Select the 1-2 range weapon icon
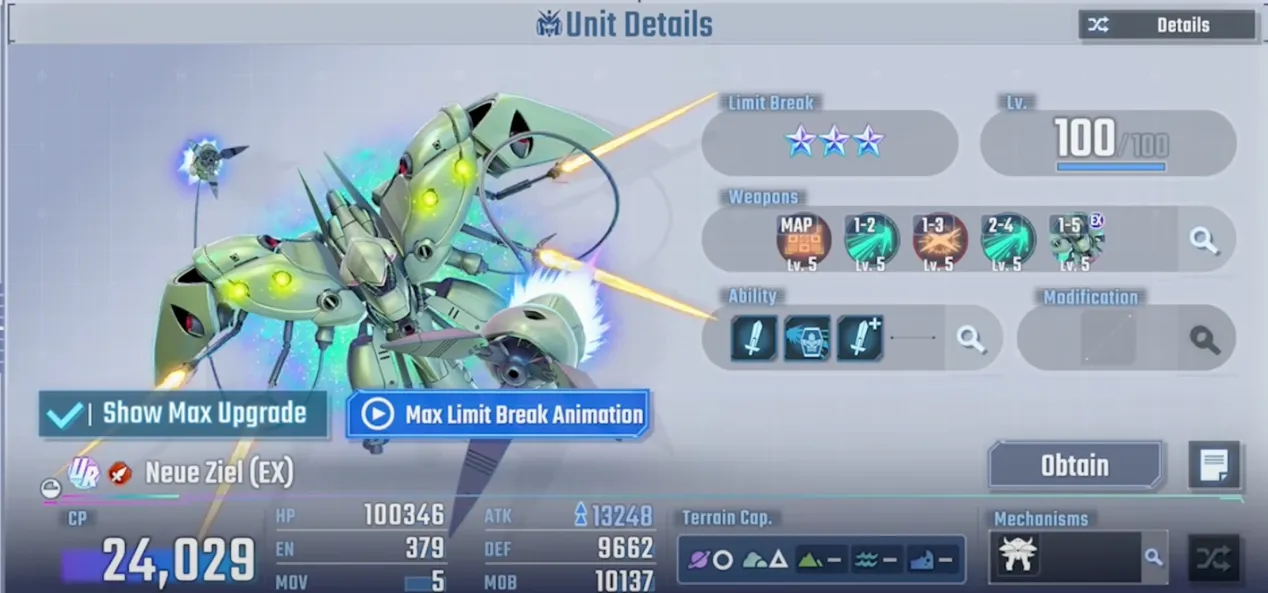The height and width of the screenshot is (593, 1268). click(x=871, y=240)
